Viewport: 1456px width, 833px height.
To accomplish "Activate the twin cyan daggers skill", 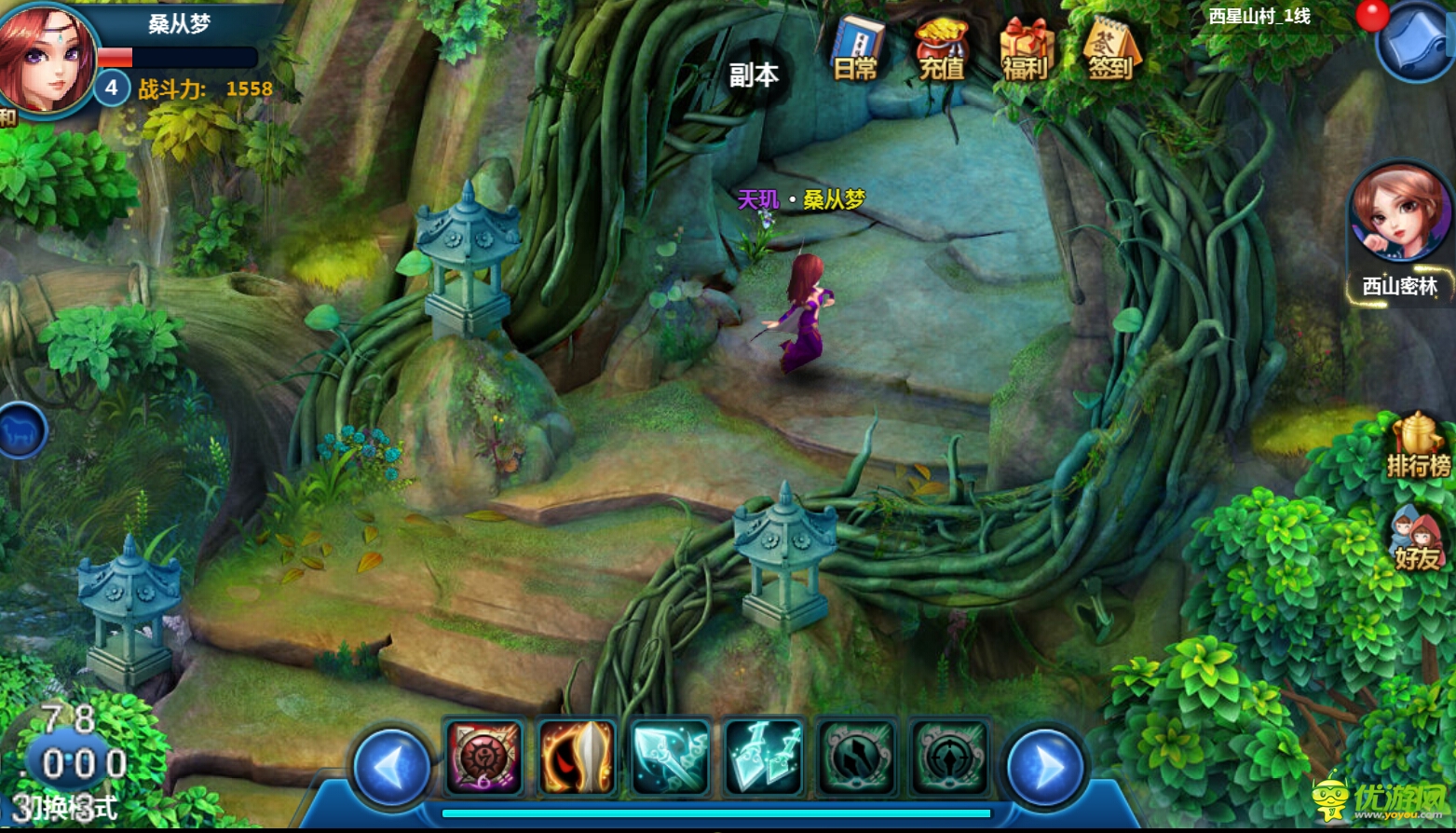I will point(763,757).
